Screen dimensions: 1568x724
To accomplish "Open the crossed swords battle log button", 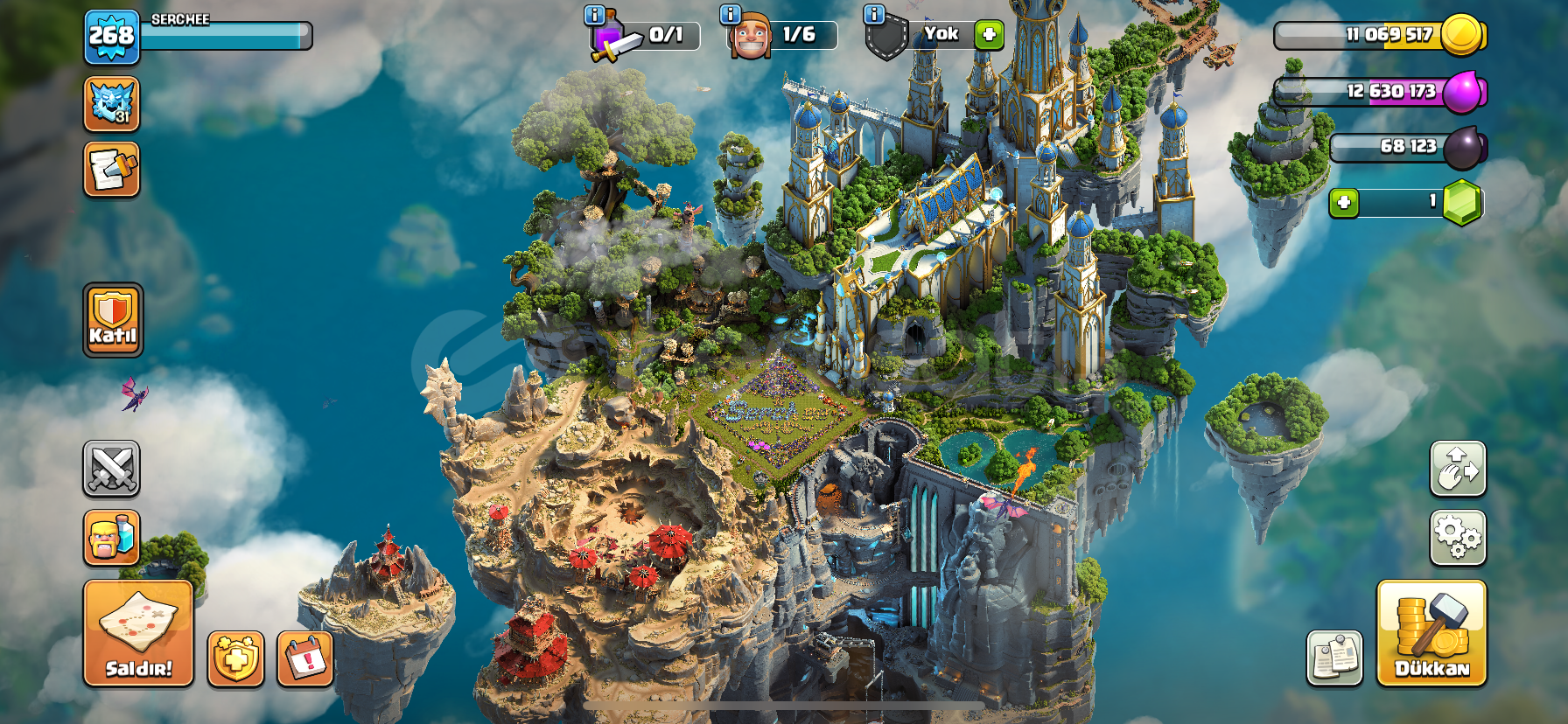I will coord(112,469).
